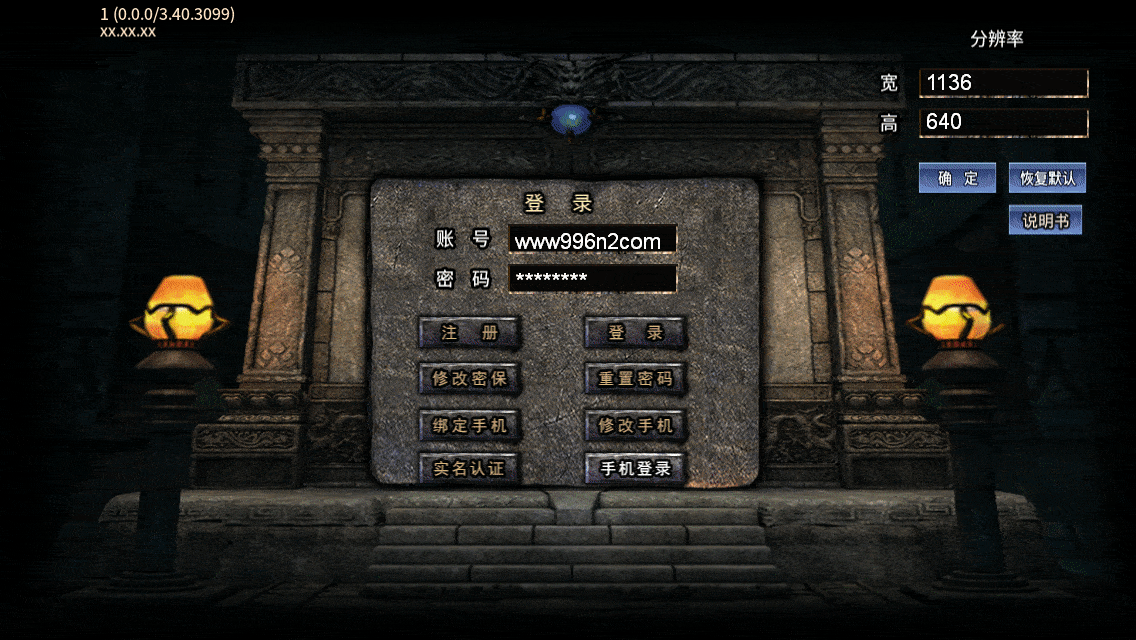Screen dimensions: 1136x640
Task: Confirm resolution with the 确定 button
Action: pyautogui.click(x=957, y=179)
